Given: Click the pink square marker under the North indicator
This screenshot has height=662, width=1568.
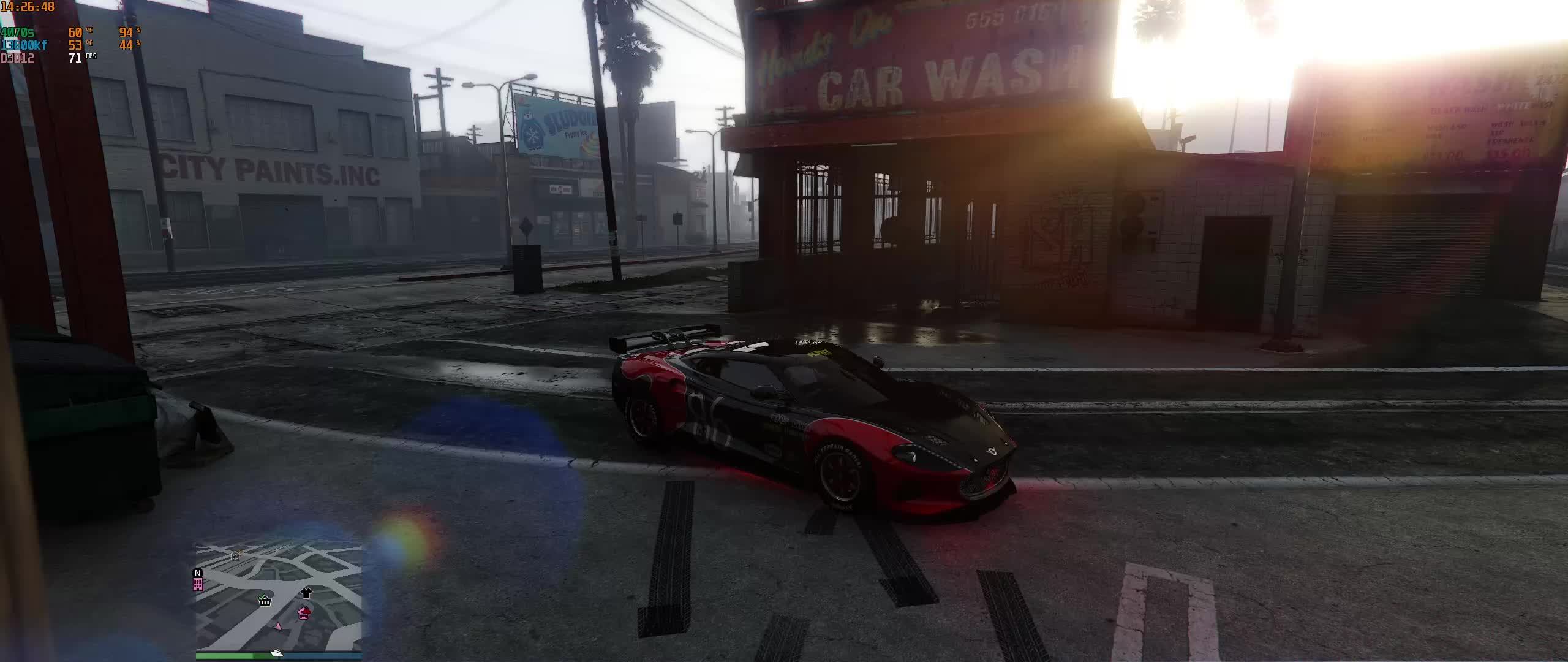Looking at the screenshot, I should pos(198,584).
